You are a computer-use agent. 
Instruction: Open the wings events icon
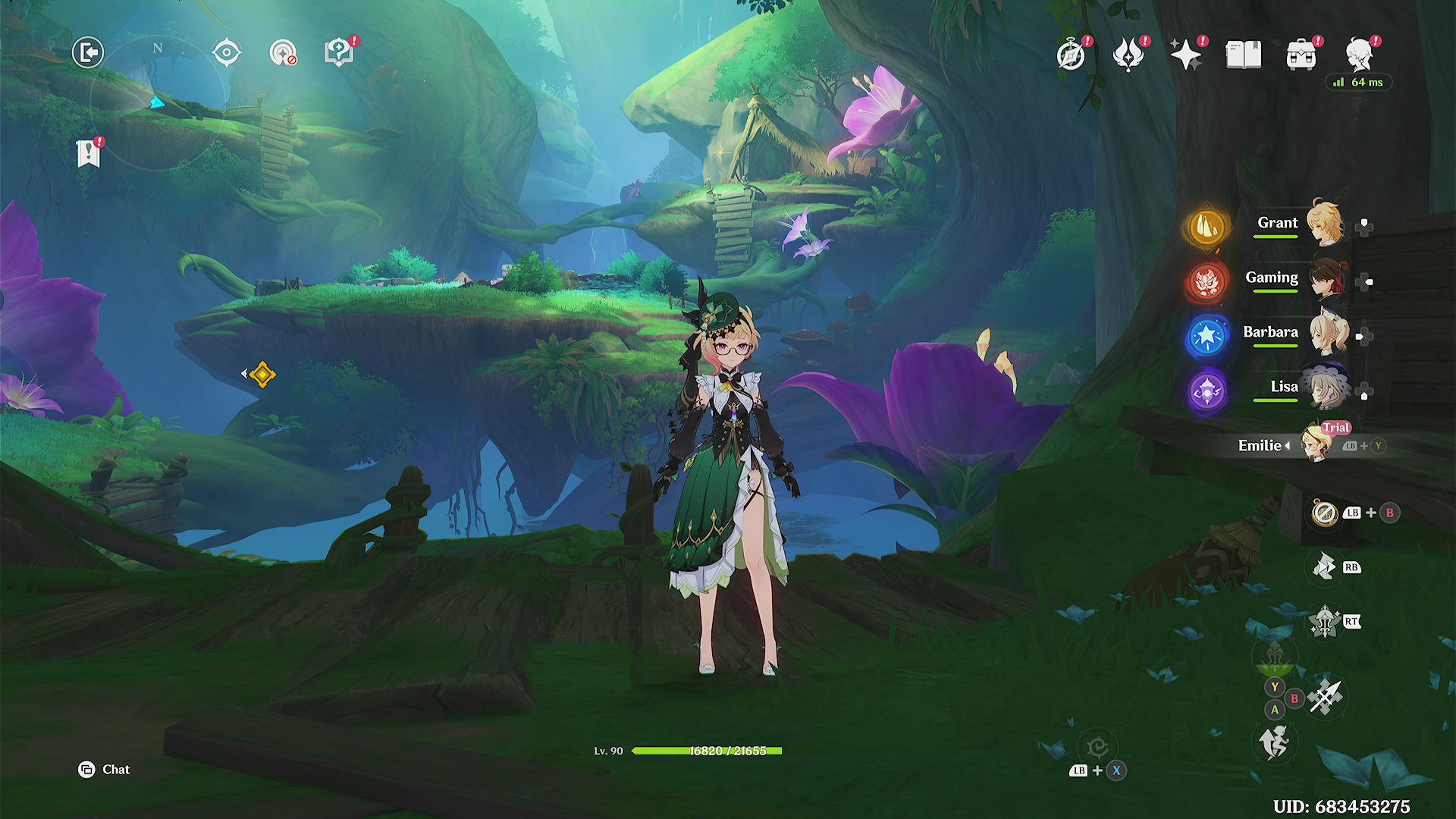[x=1128, y=55]
